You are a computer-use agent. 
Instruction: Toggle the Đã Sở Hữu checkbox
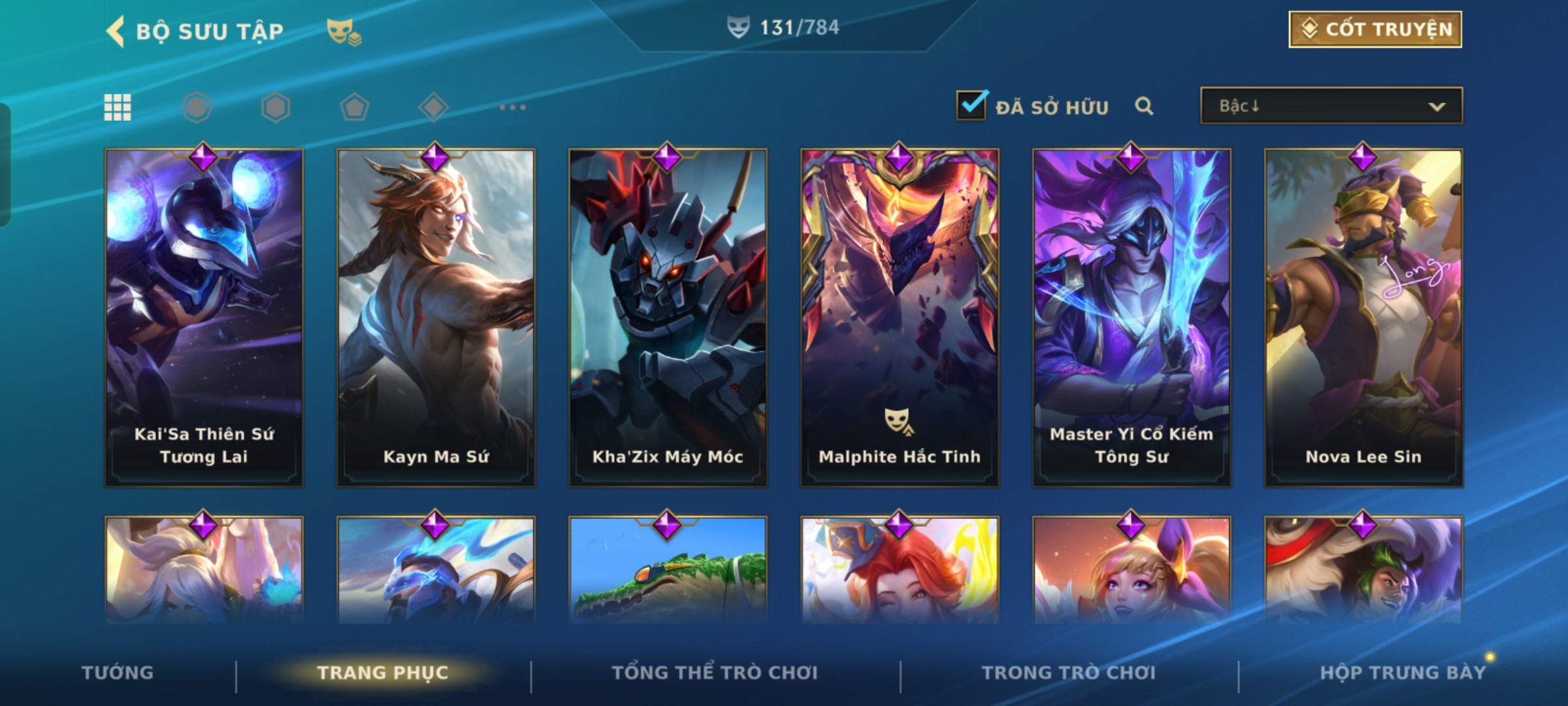coord(972,106)
